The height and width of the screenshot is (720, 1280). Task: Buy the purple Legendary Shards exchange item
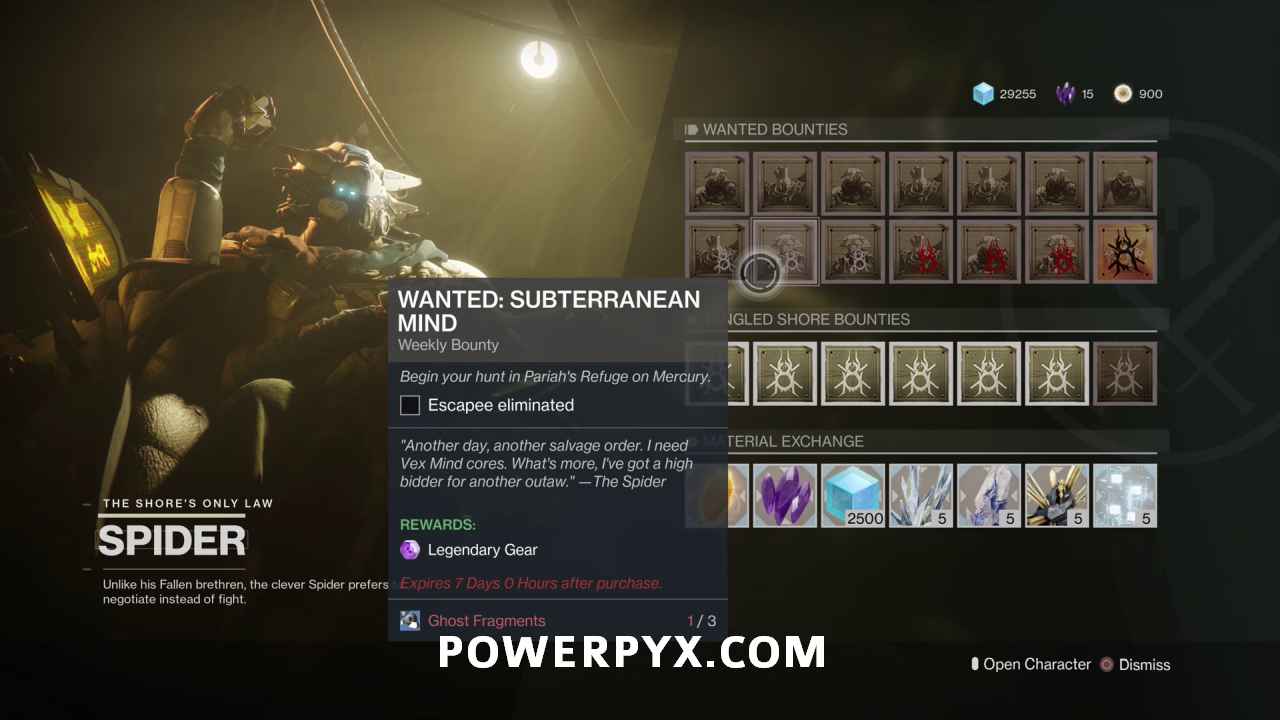click(x=785, y=495)
